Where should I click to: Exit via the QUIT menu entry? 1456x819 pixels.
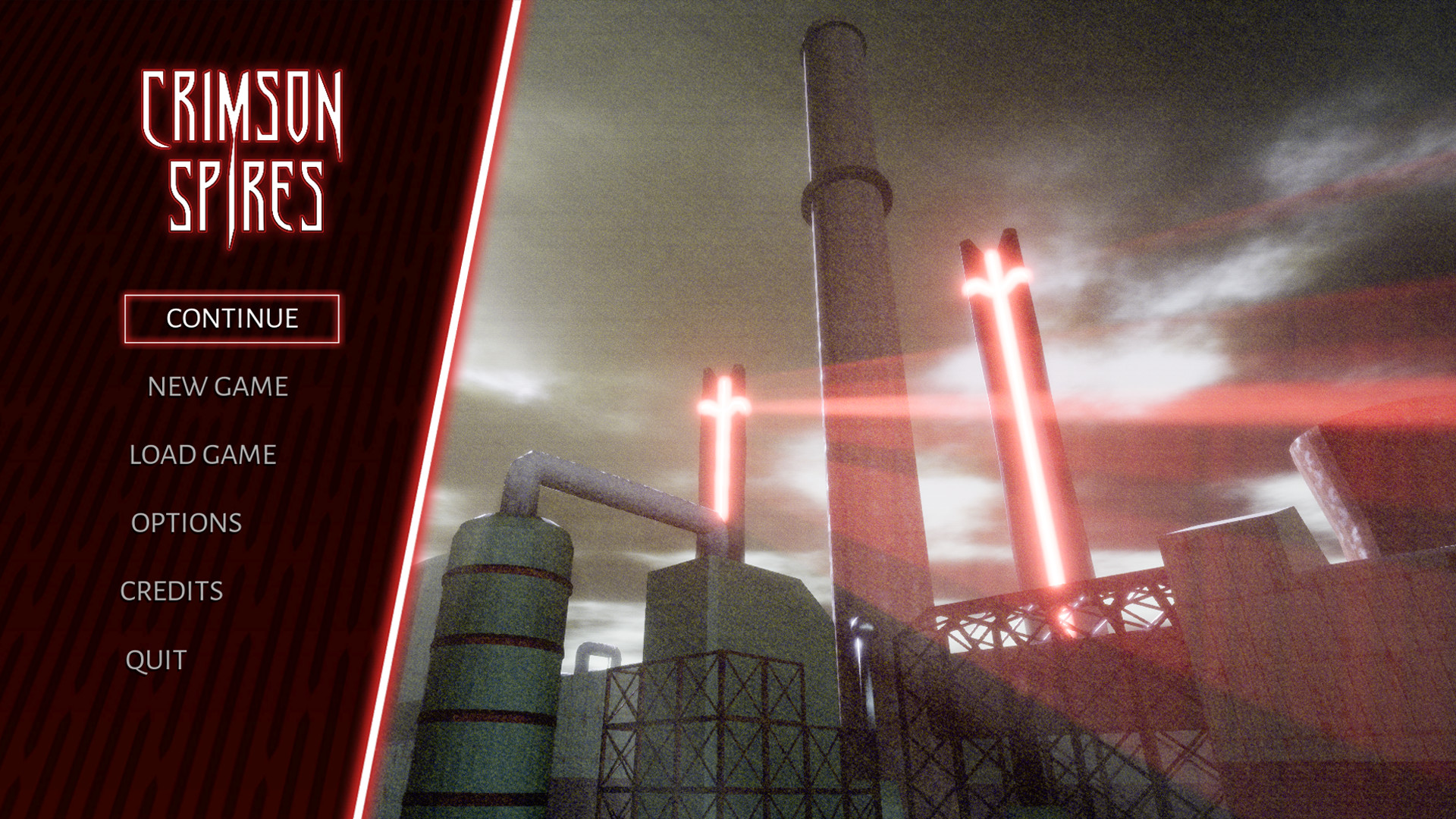point(154,659)
